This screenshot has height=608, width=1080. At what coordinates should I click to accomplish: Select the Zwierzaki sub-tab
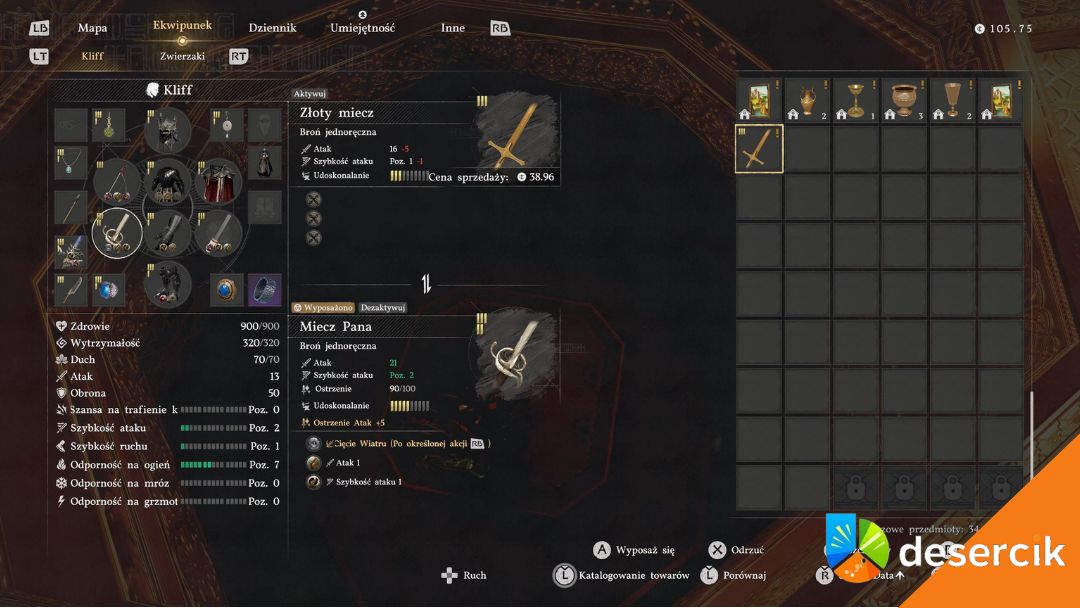(x=182, y=57)
